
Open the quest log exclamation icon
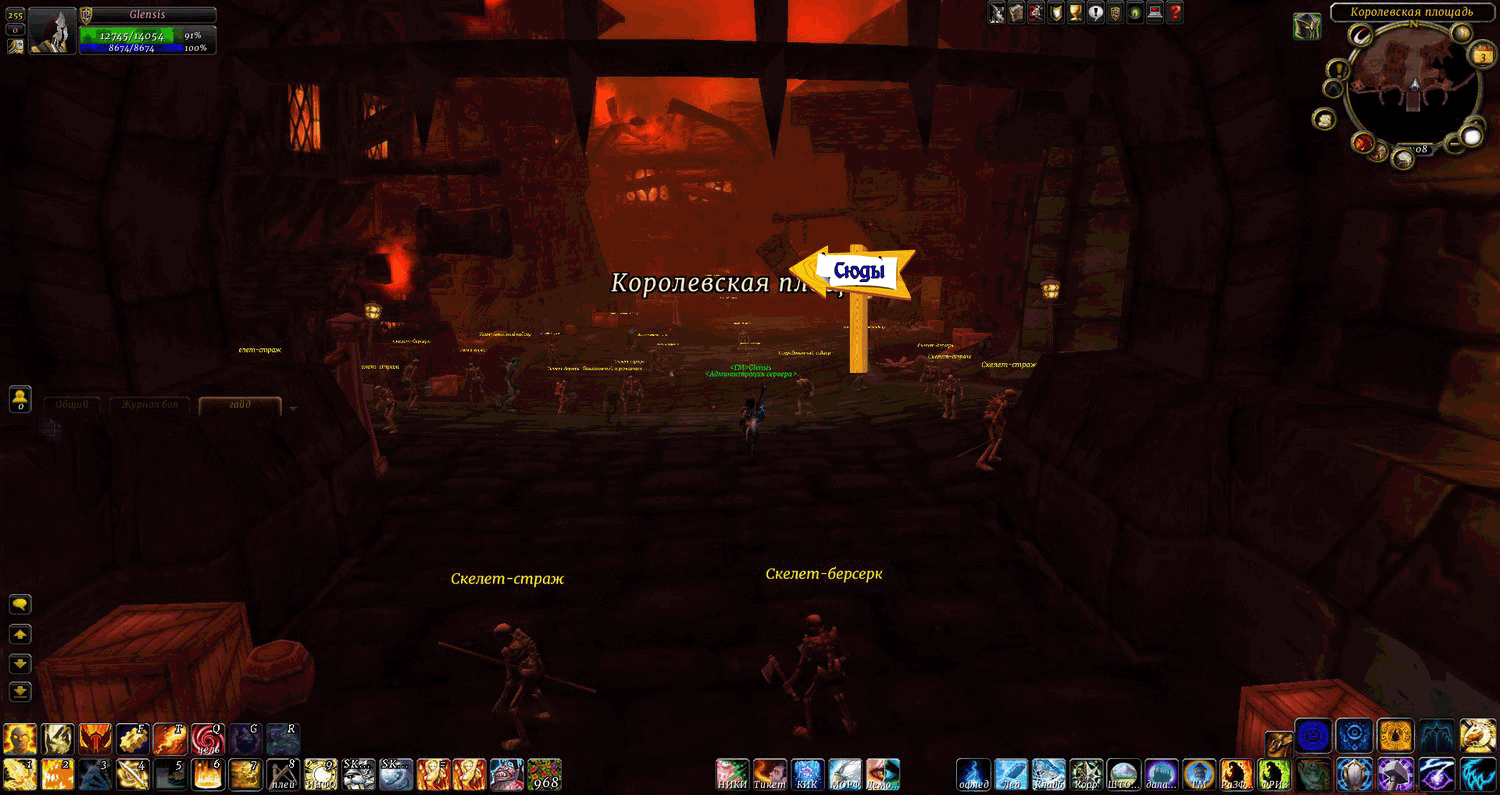point(1095,13)
